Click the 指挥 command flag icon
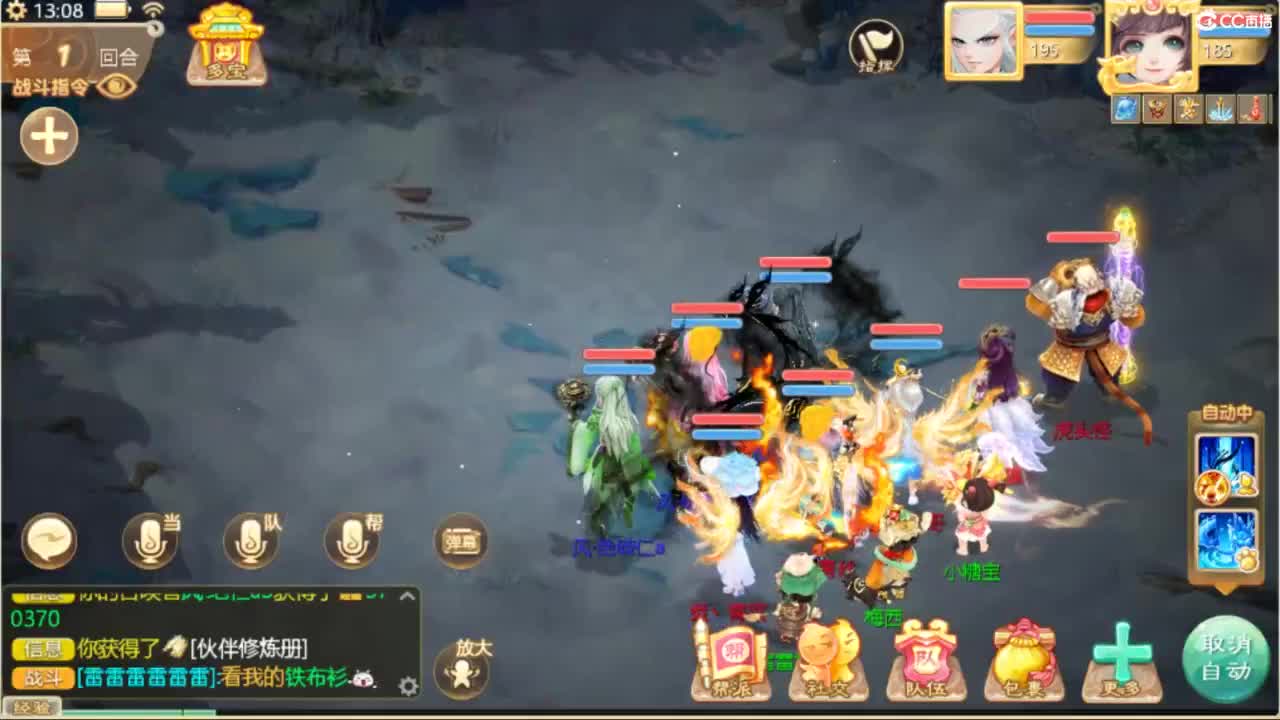1280x720 pixels. (x=875, y=45)
